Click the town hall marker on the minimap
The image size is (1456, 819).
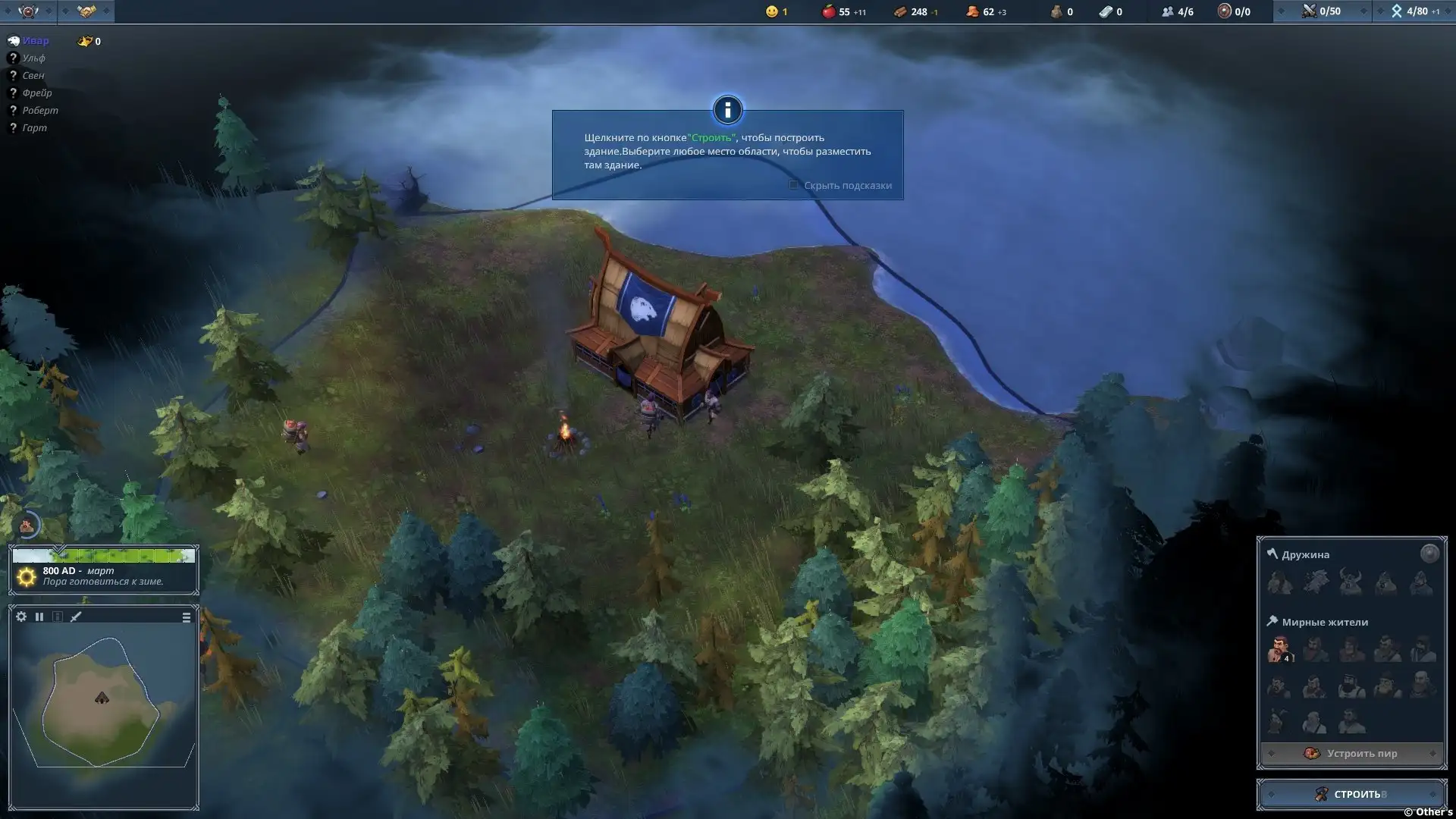[102, 698]
